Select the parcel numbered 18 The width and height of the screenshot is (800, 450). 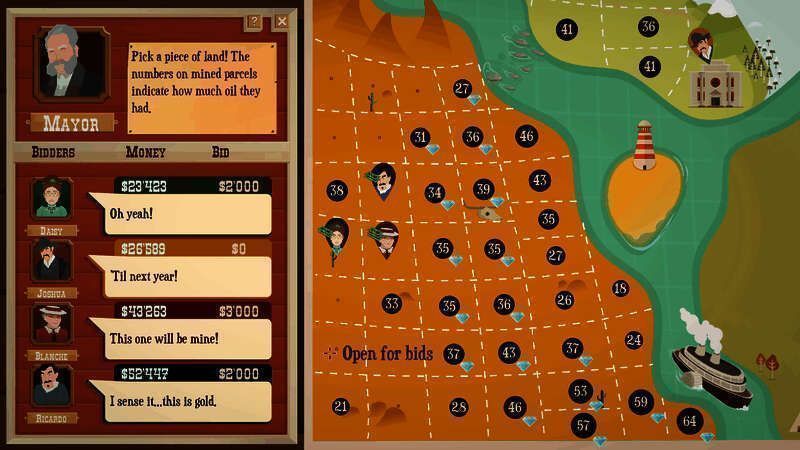(x=620, y=288)
